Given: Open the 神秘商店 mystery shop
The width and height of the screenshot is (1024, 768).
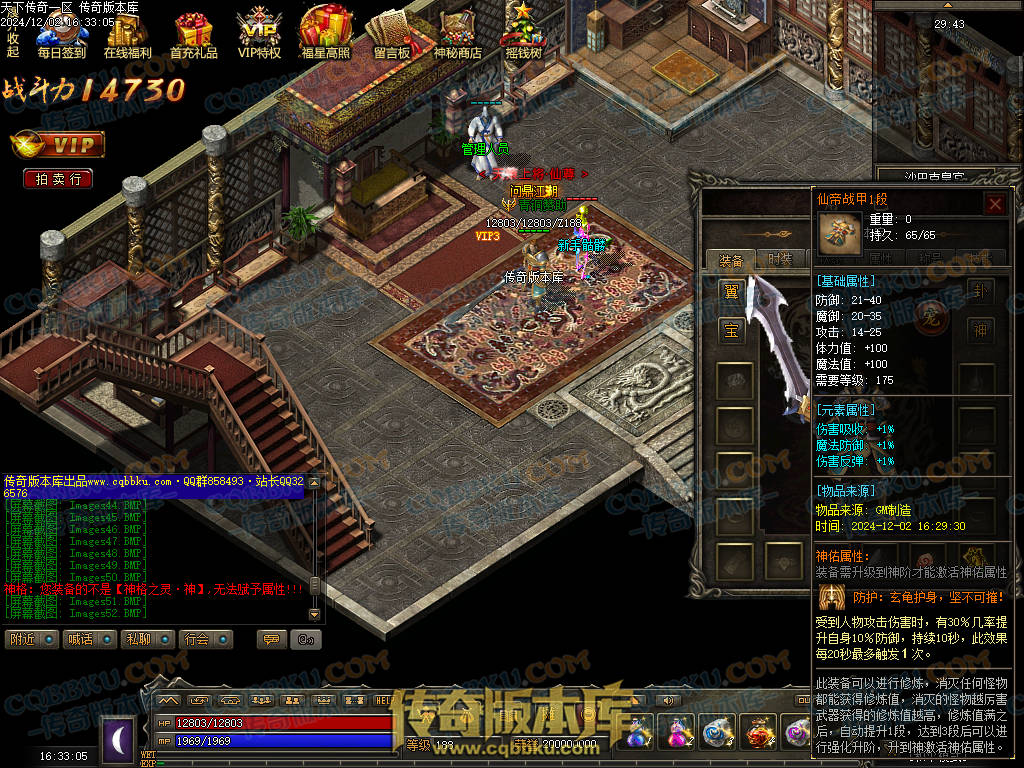Looking at the screenshot, I should (x=457, y=37).
